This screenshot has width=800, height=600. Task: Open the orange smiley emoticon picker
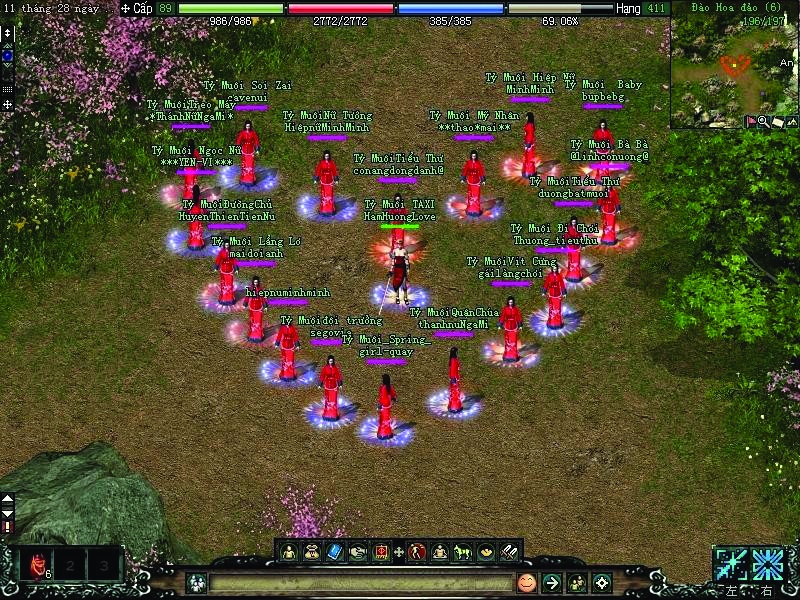click(527, 583)
